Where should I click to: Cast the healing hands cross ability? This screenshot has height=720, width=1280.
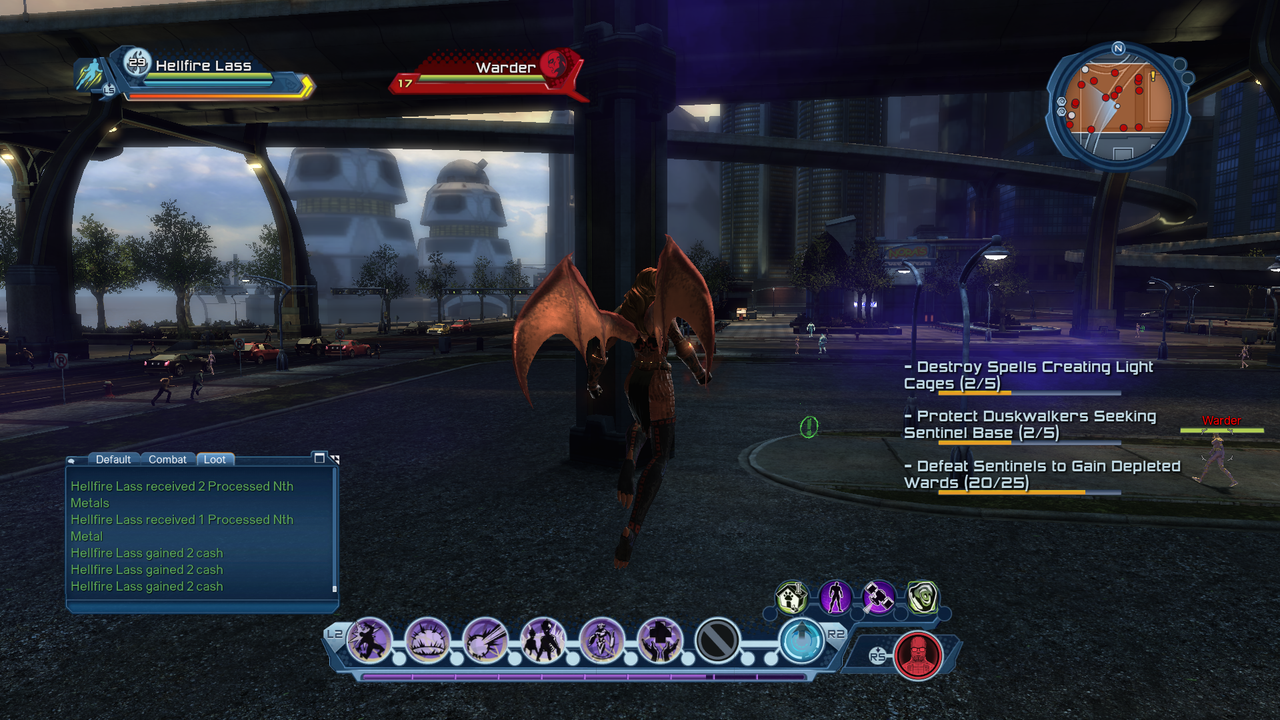(x=660, y=640)
